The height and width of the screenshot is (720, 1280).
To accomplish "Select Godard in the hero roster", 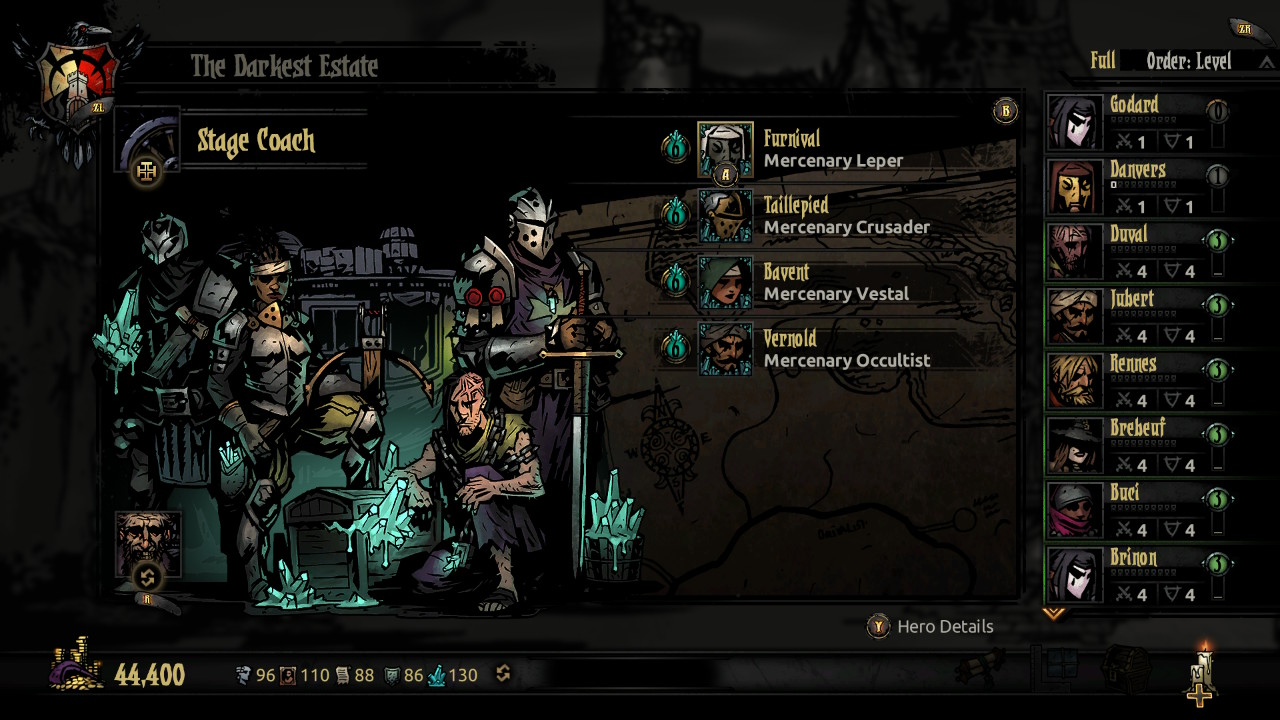I will coord(1075,122).
